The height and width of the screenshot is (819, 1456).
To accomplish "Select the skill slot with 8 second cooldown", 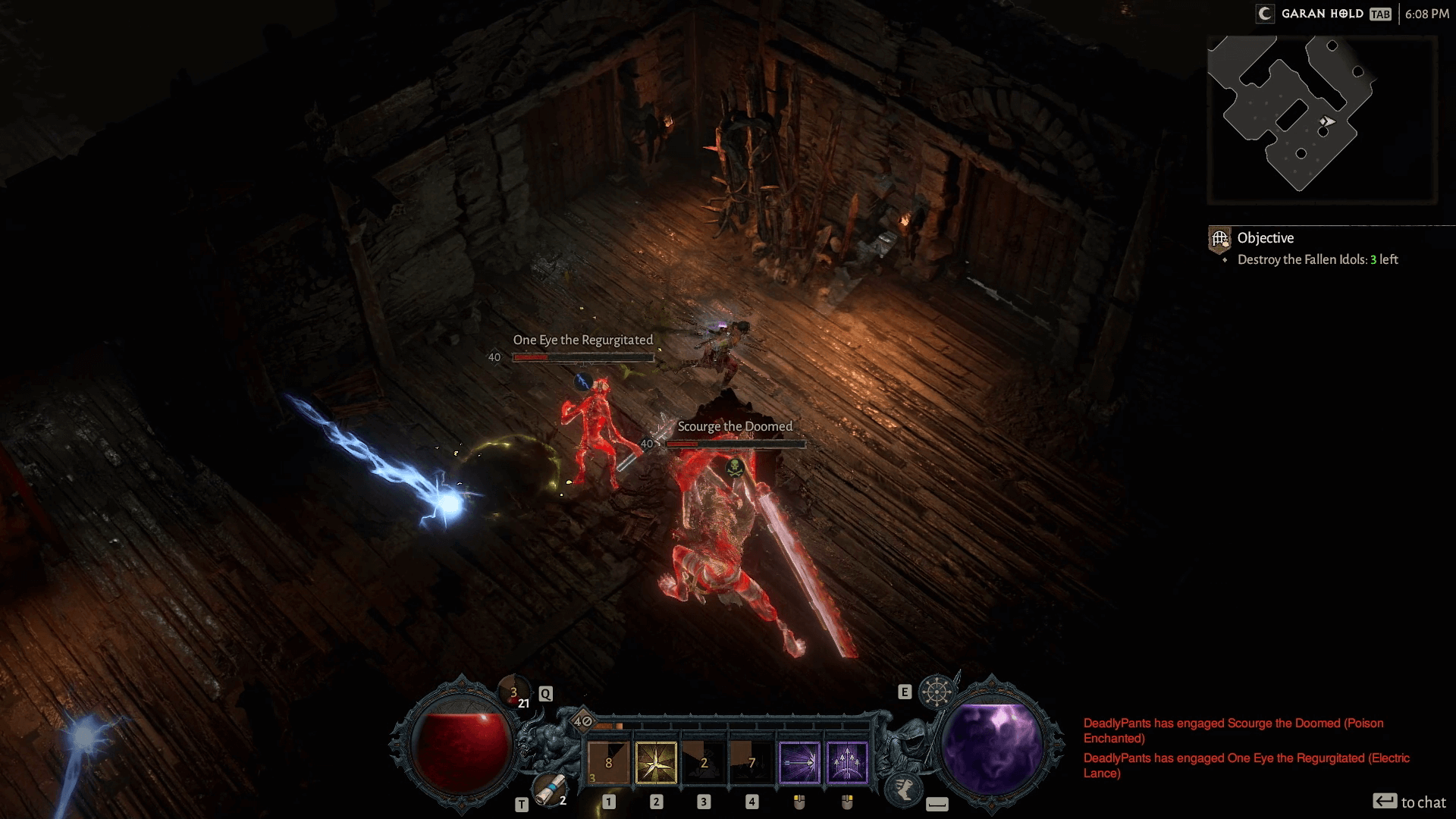I will (609, 762).
